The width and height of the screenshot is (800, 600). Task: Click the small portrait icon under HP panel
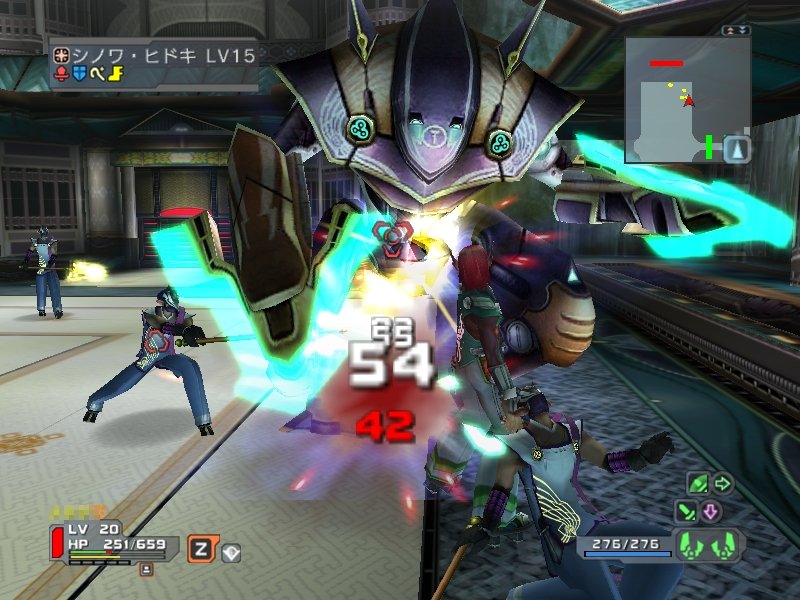[146, 569]
